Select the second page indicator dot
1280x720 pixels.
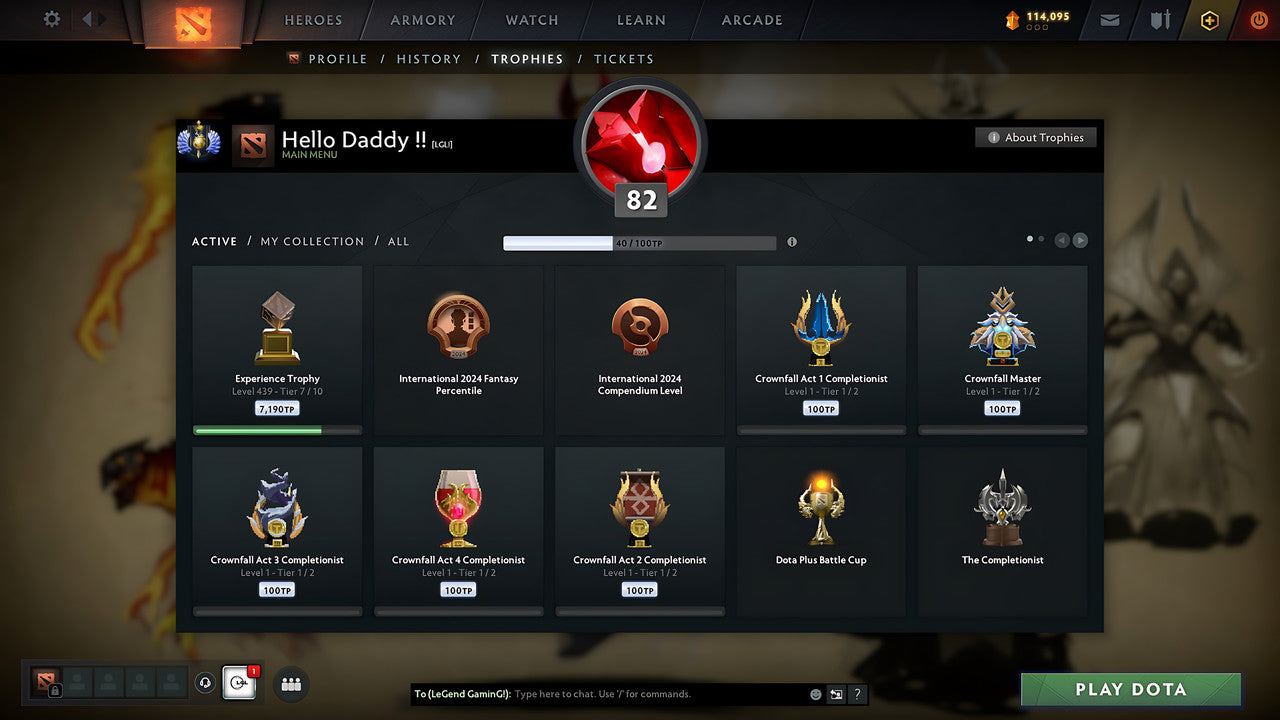pos(1041,239)
